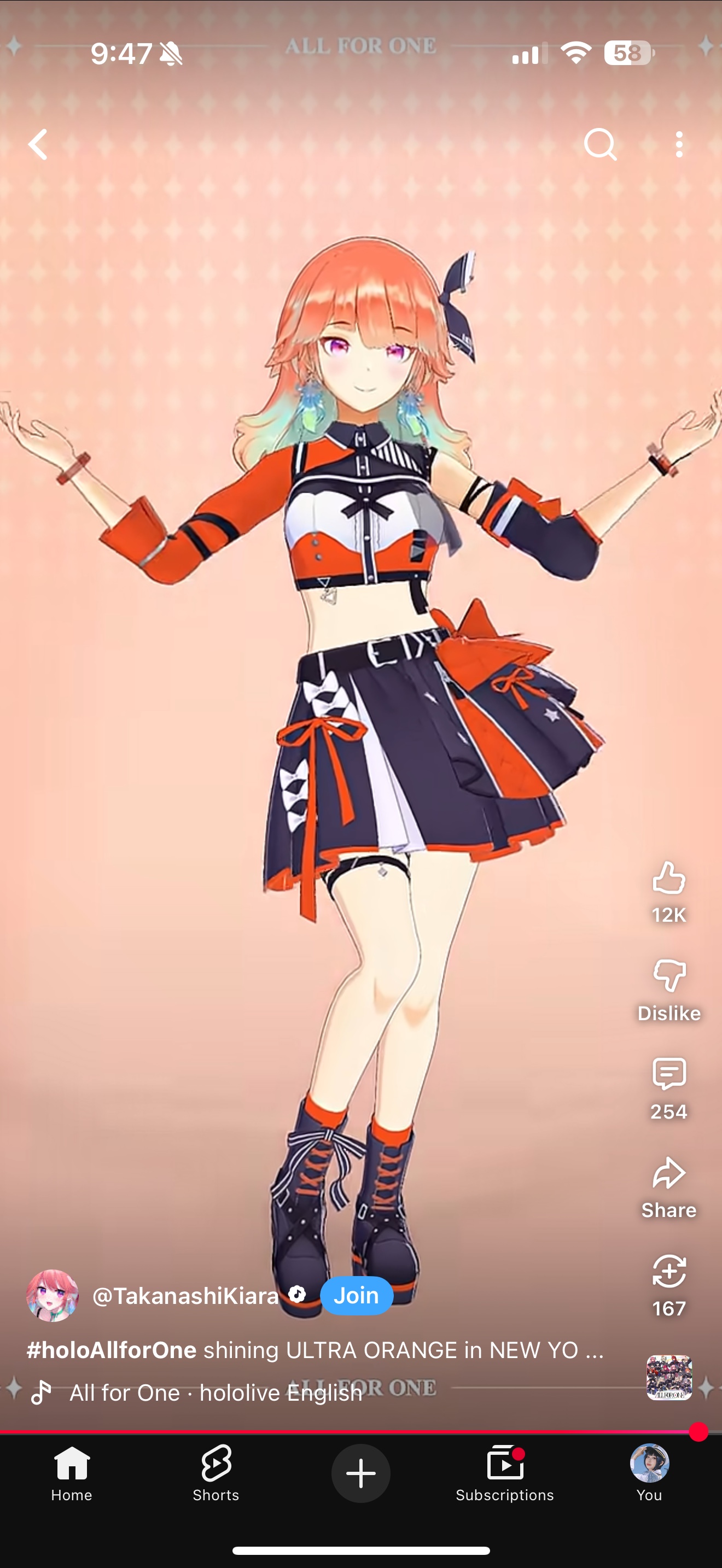Image resolution: width=722 pixels, height=1568 pixels.
Task: Open the @TakanashiKiara channel
Action: pyautogui.click(x=184, y=1296)
